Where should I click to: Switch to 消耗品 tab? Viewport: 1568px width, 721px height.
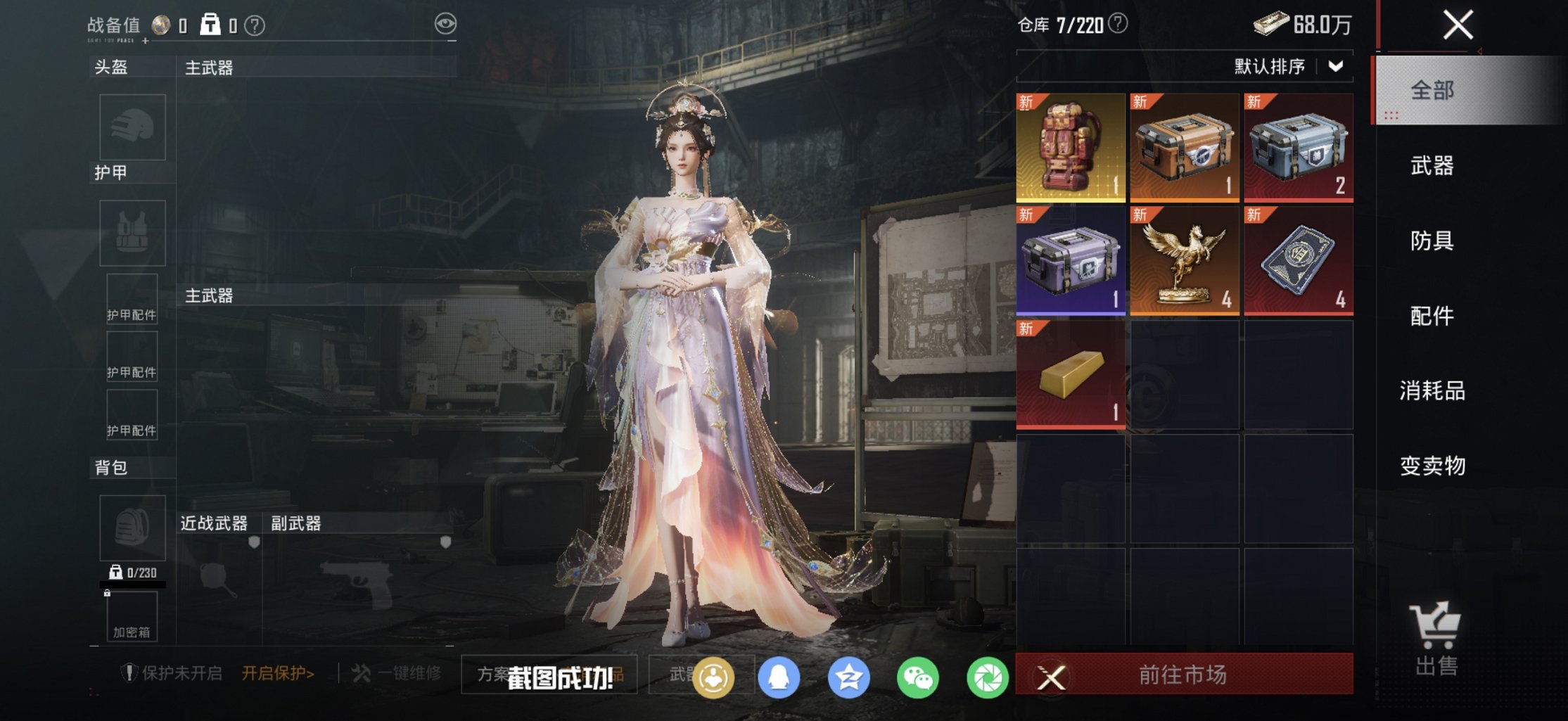pos(1432,391)
